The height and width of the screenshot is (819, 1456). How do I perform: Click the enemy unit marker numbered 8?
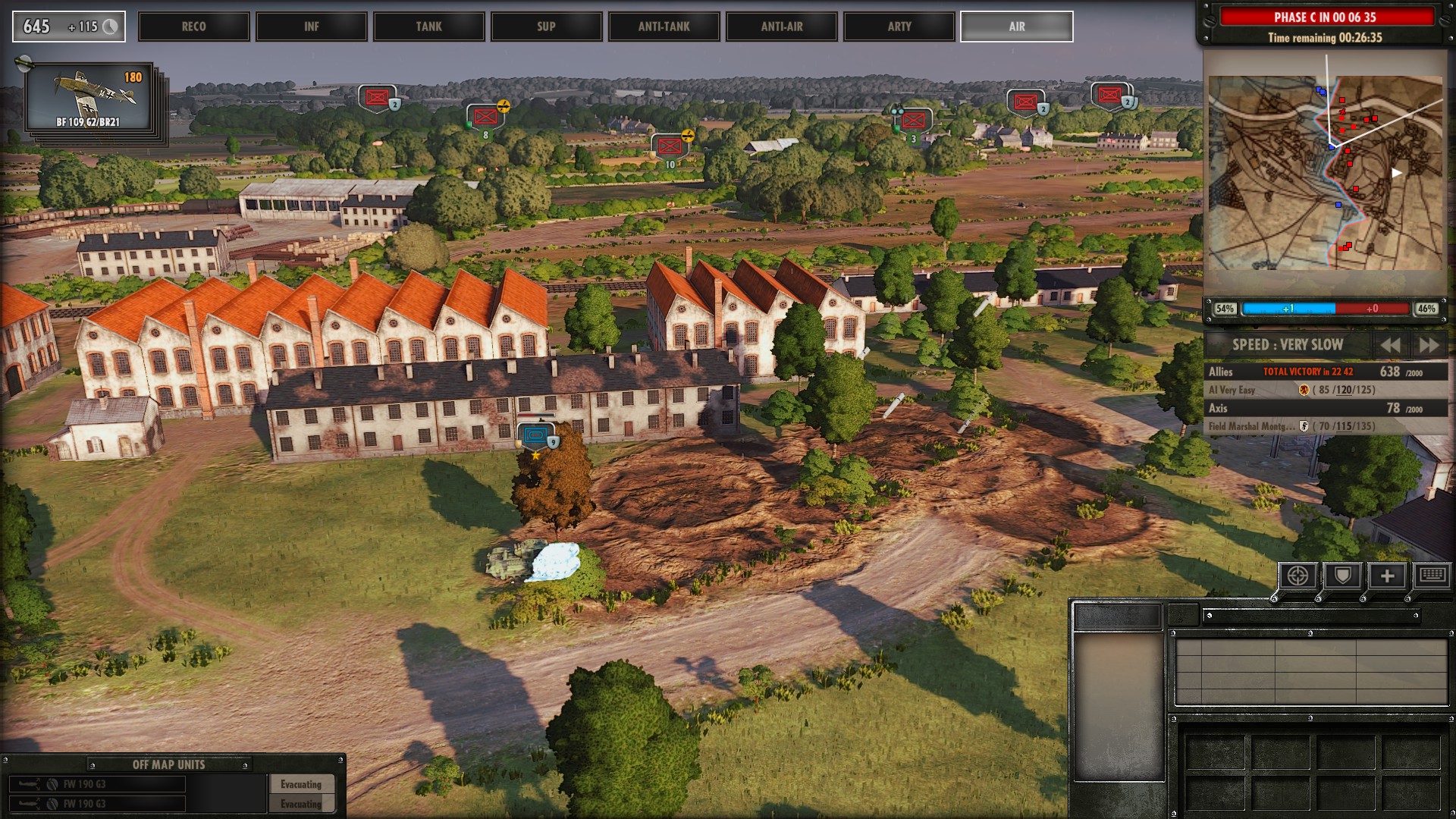click(485, 118)
